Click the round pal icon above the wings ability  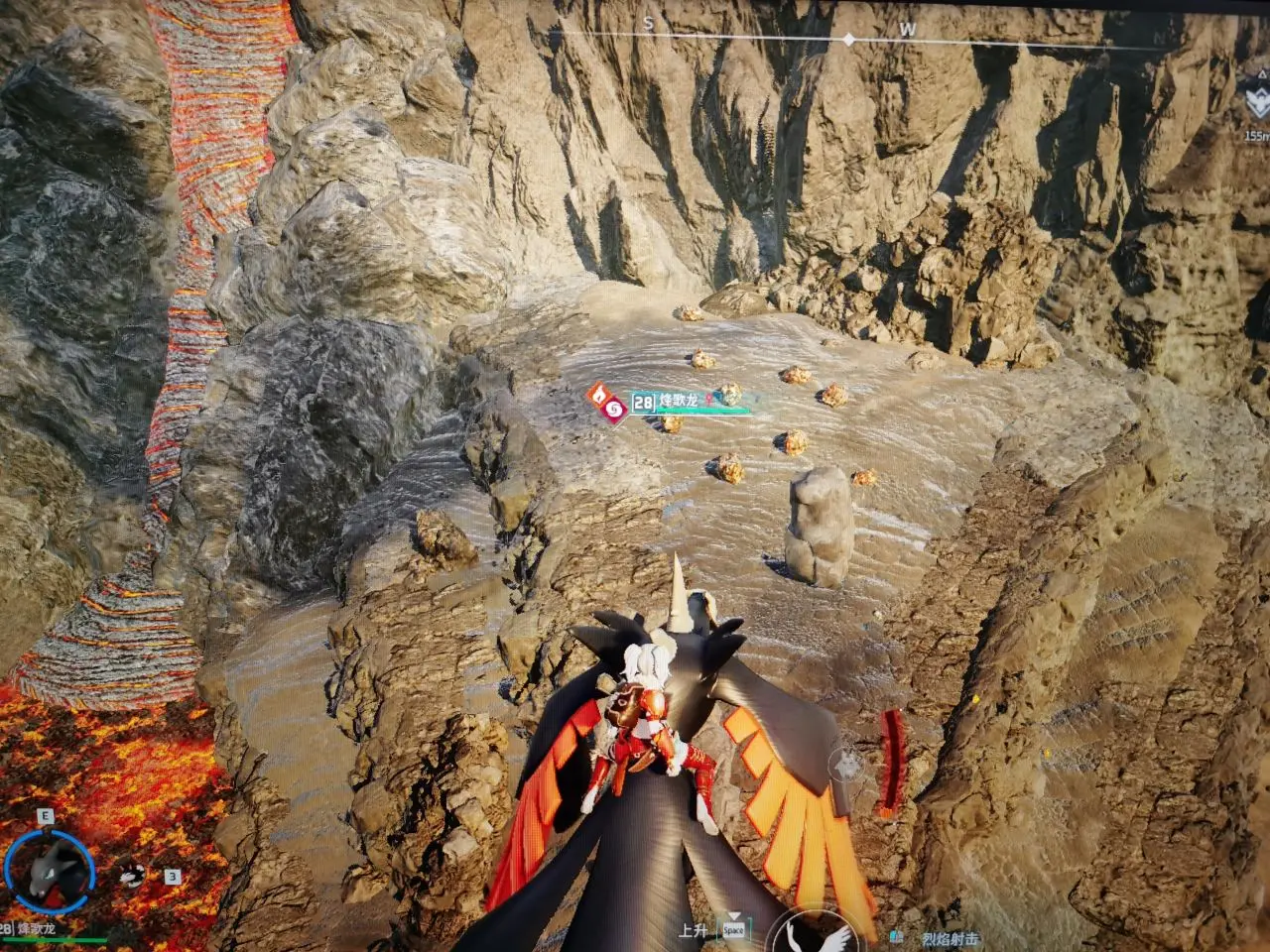click(847, 764)
